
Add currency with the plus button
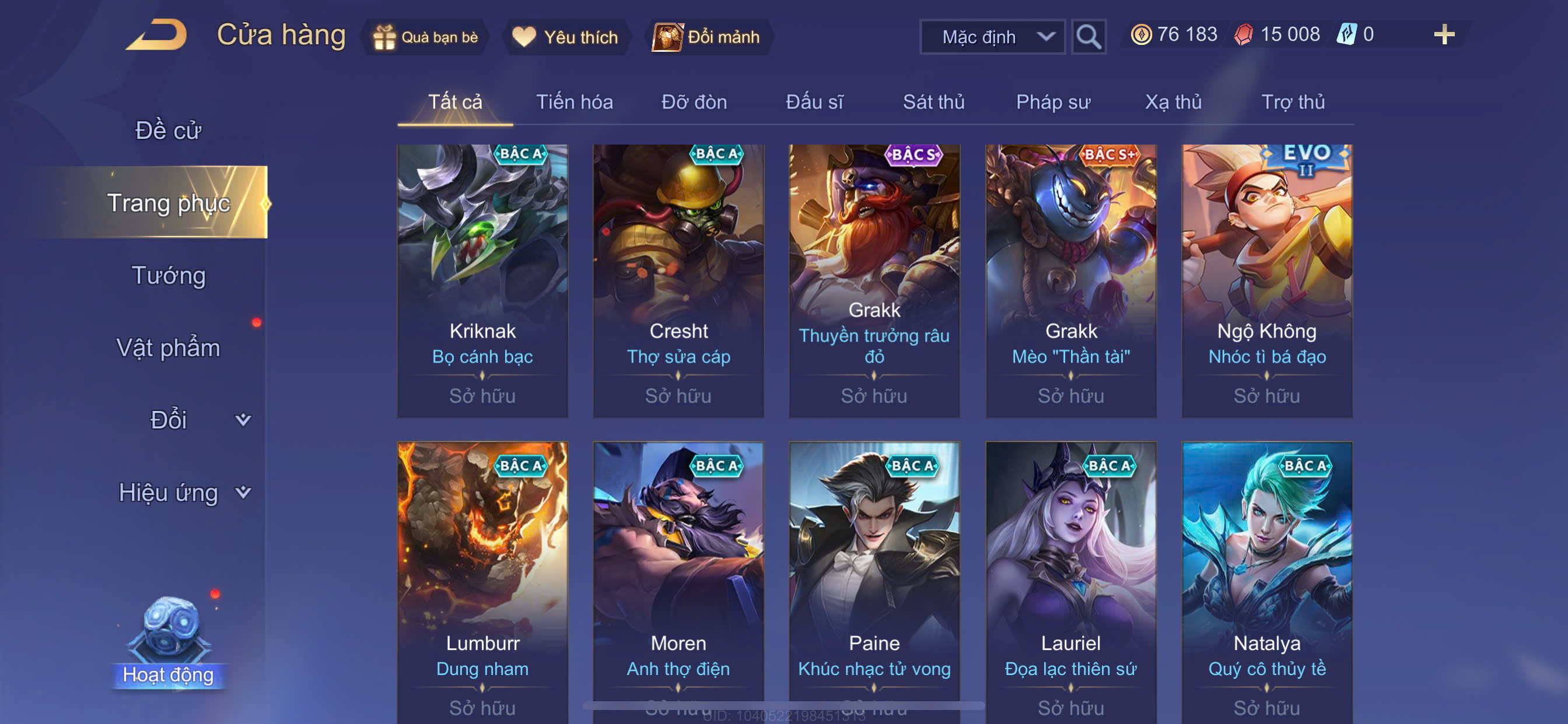pyautogui.click(x=1443, y=34)
